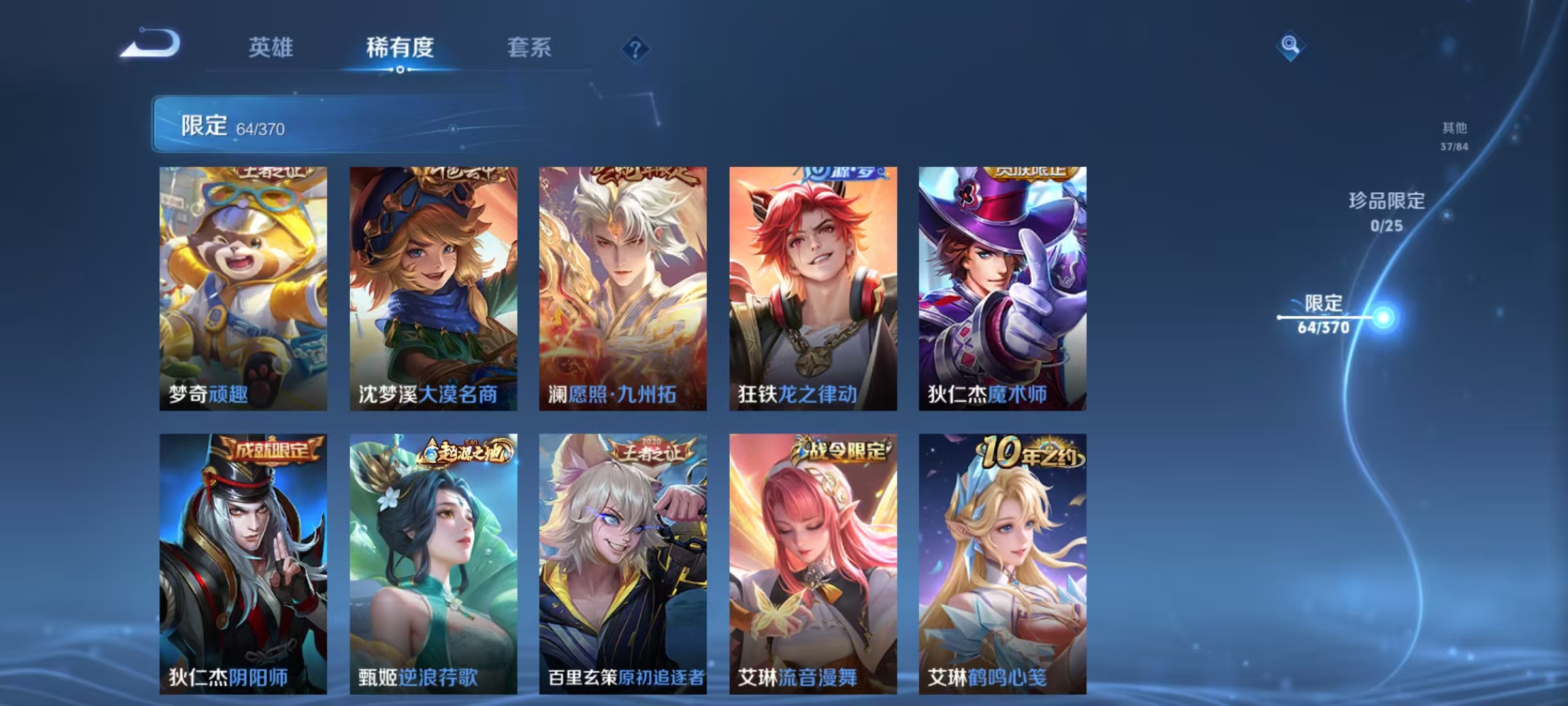The height and width of the screenshot is (706, 1568).
Task: Open the 套系 tab
Action: point(529,48)
